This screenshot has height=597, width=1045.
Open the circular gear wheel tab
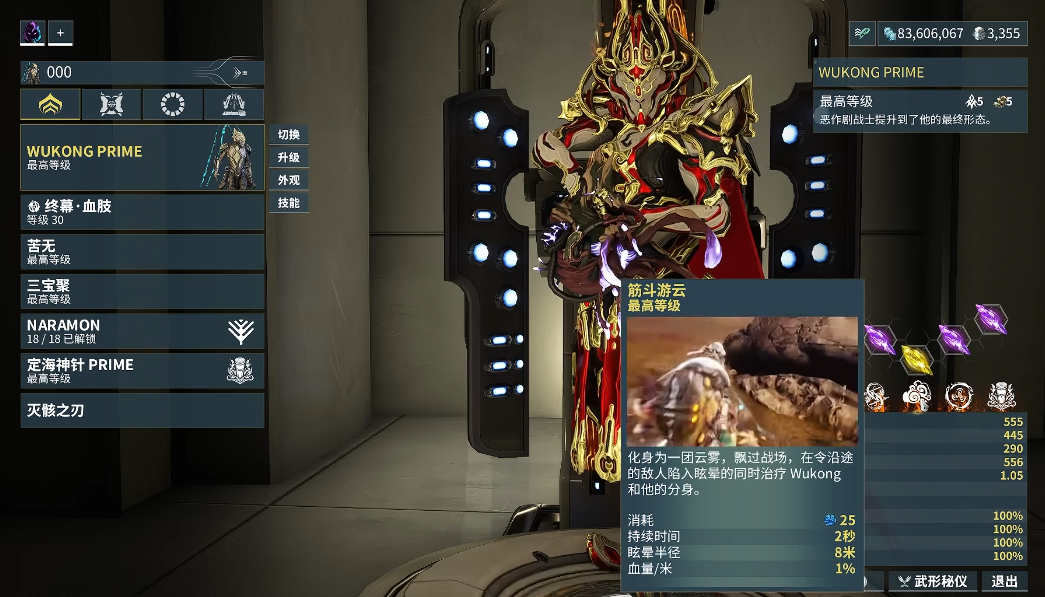(172, 104)
